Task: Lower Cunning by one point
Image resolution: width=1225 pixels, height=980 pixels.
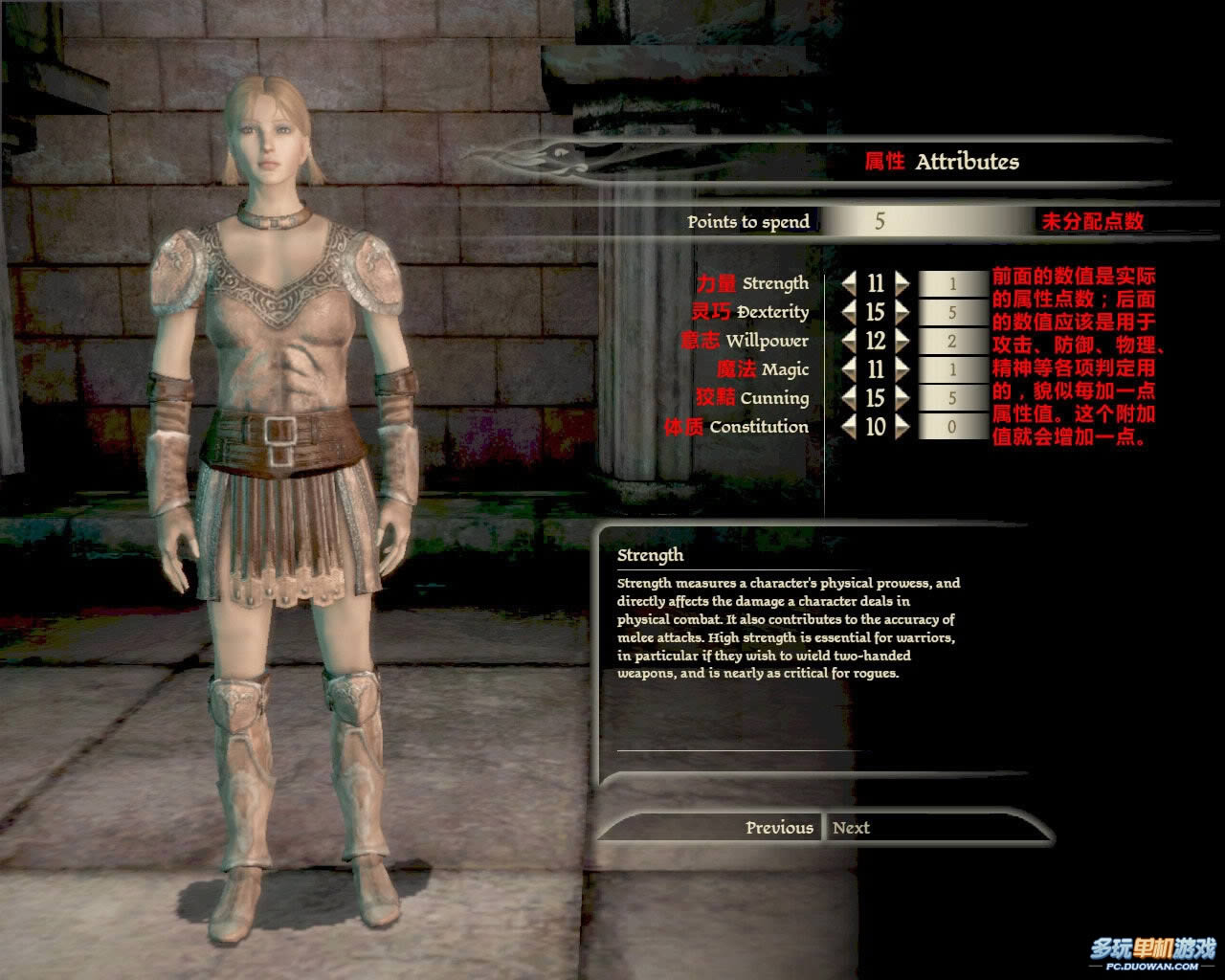Action: point(849,398)
